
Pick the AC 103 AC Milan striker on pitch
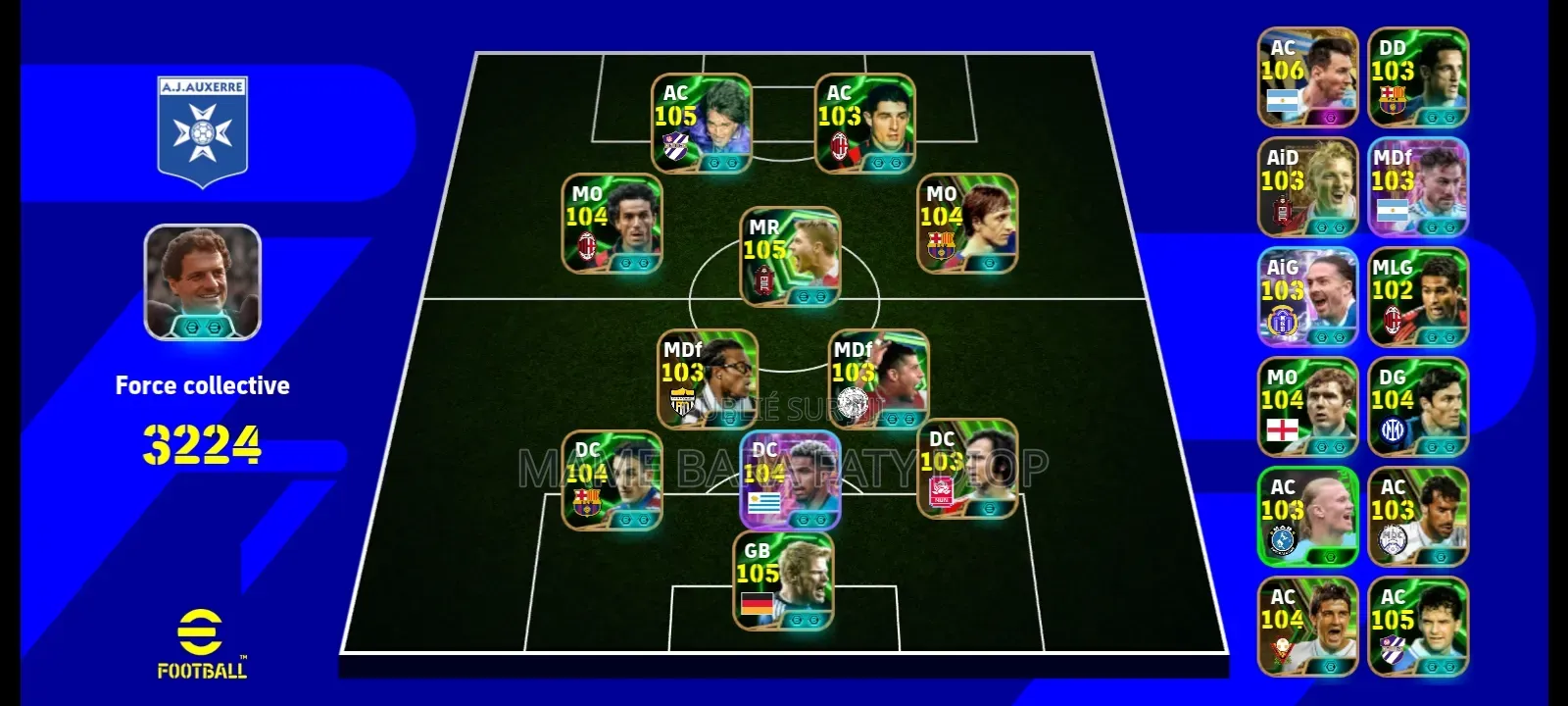pyautogui.click(x=864, y=124)
